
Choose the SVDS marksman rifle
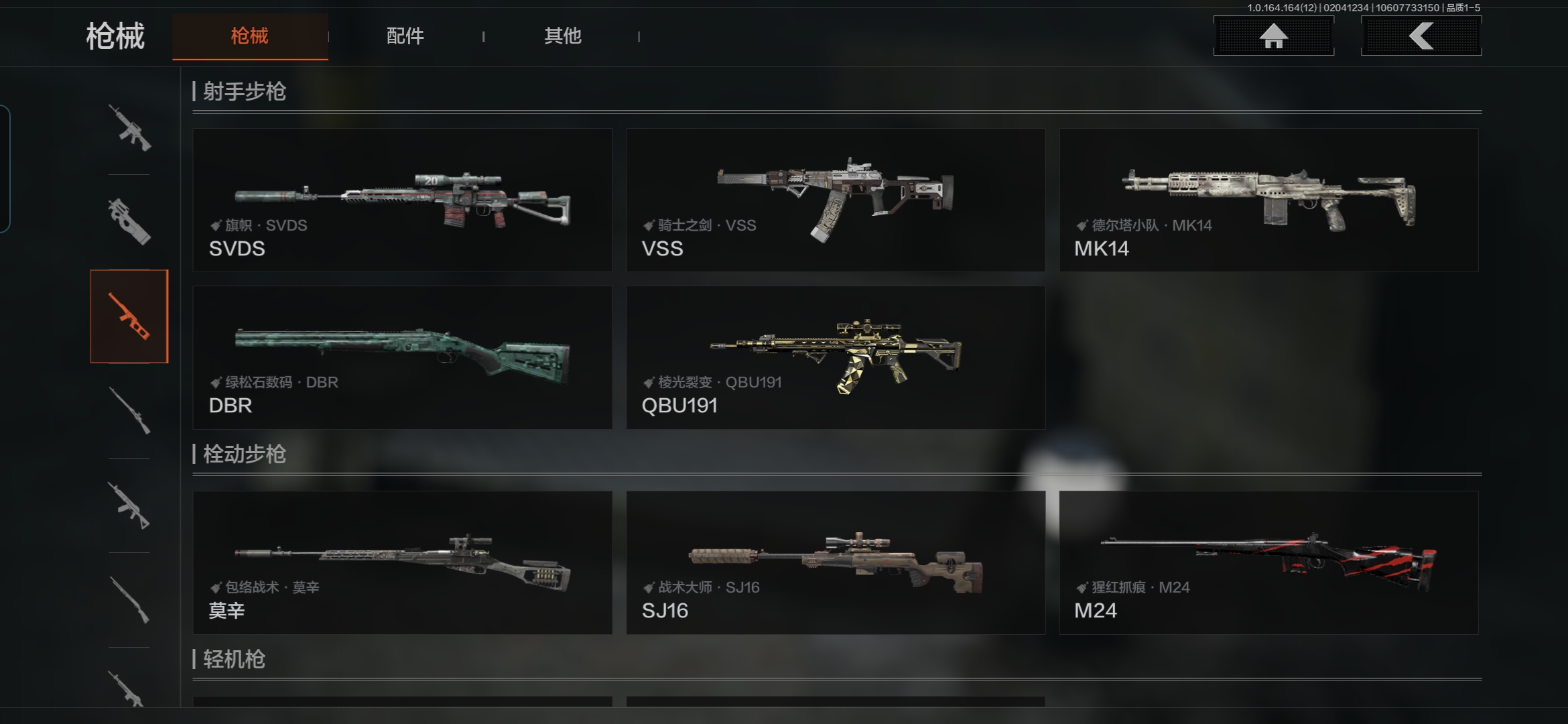(x=402, y=200)
